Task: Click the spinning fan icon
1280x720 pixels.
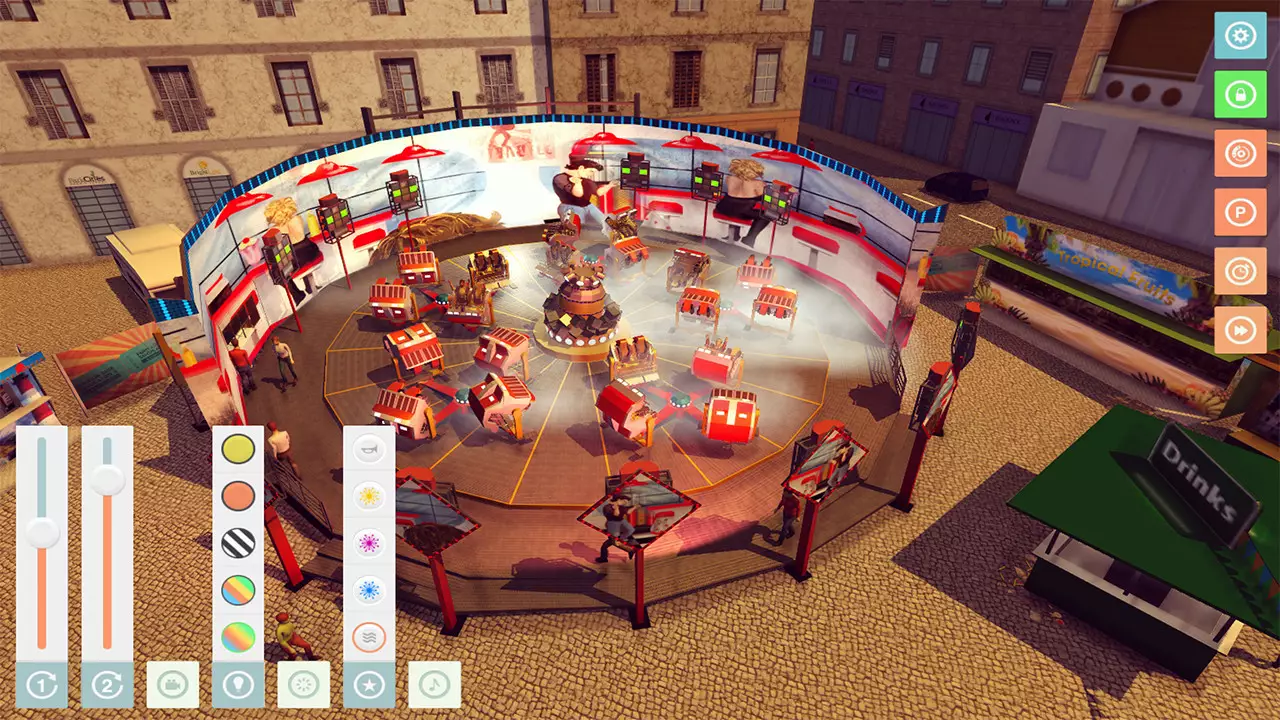Action: click(x=302, y=685)
